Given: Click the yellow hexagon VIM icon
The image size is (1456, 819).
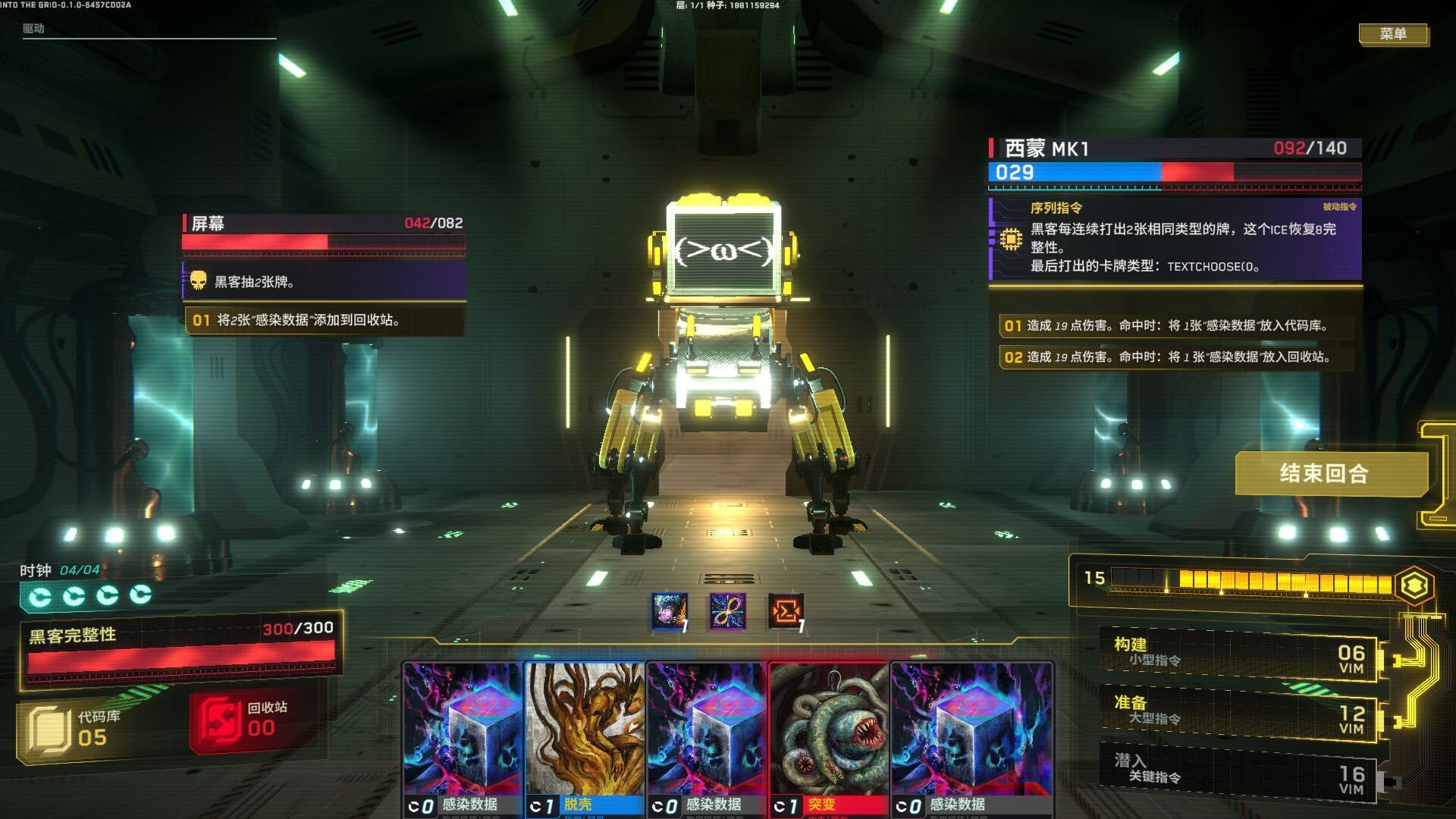Looking at the screenshot, I should (x=1415, y=585).
